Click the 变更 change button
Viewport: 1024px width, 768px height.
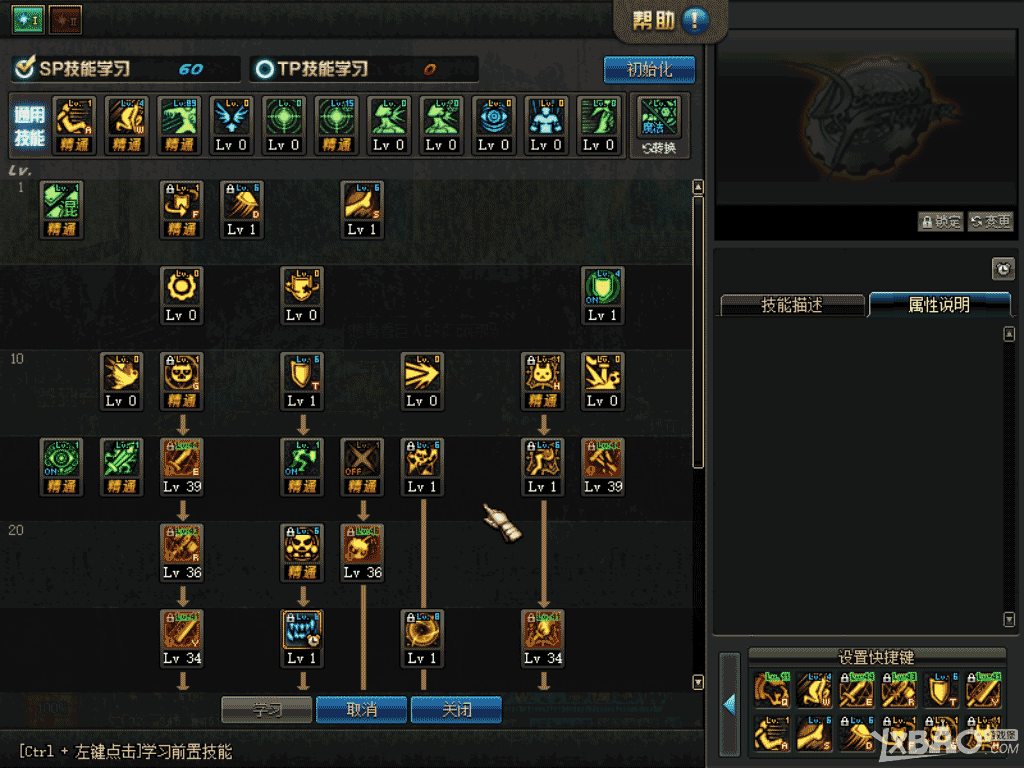[x=990, y=222]
